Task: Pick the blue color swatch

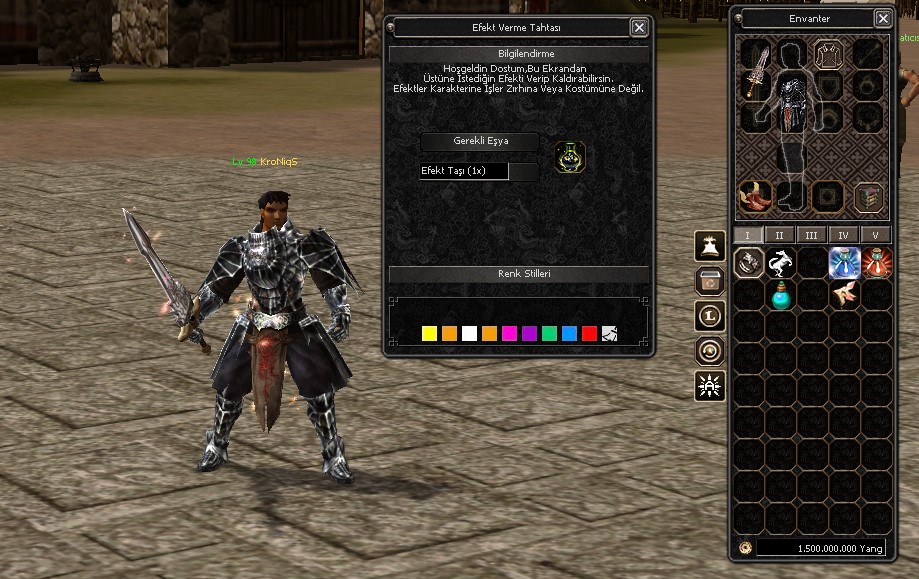Action: click(x=569, y=333)
